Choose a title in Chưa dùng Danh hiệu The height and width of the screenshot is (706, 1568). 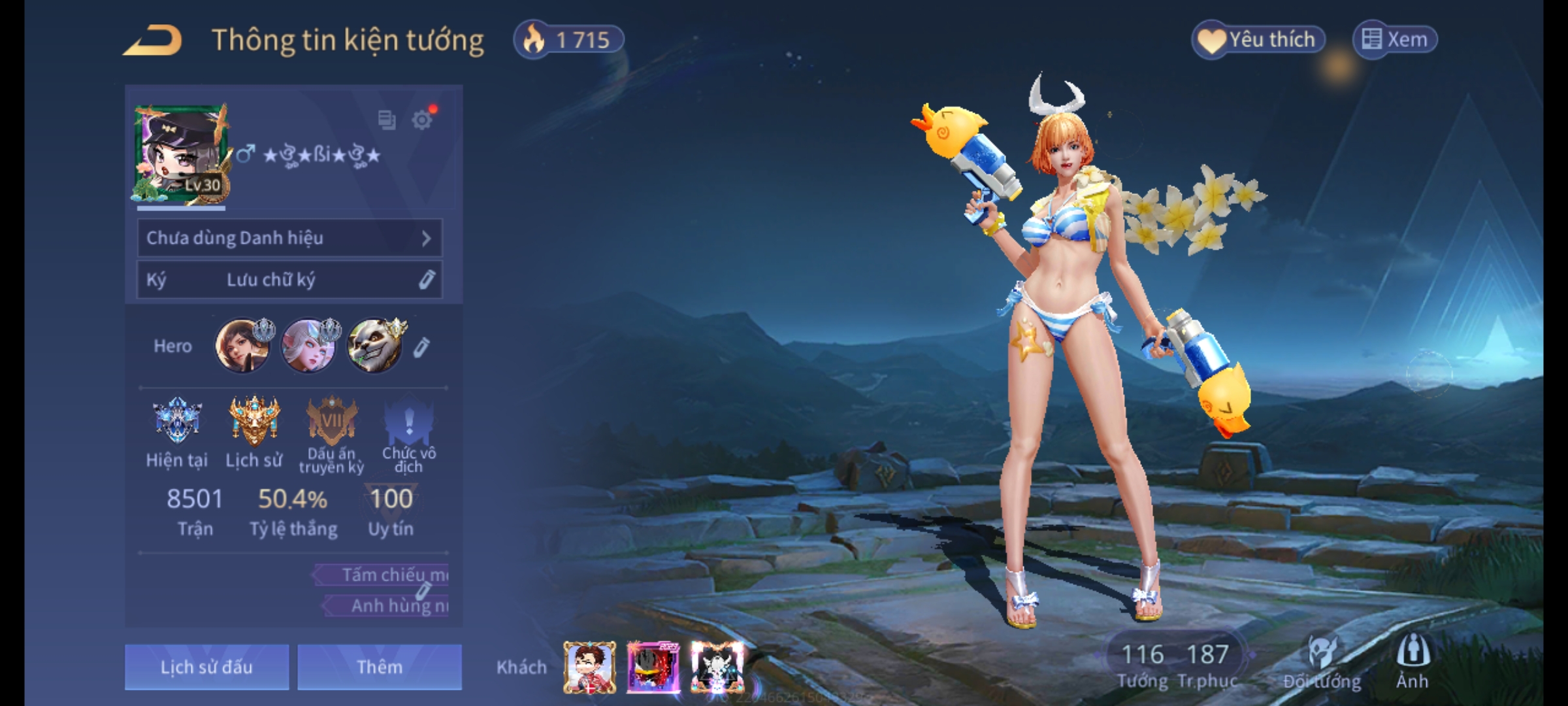(289, 238)
